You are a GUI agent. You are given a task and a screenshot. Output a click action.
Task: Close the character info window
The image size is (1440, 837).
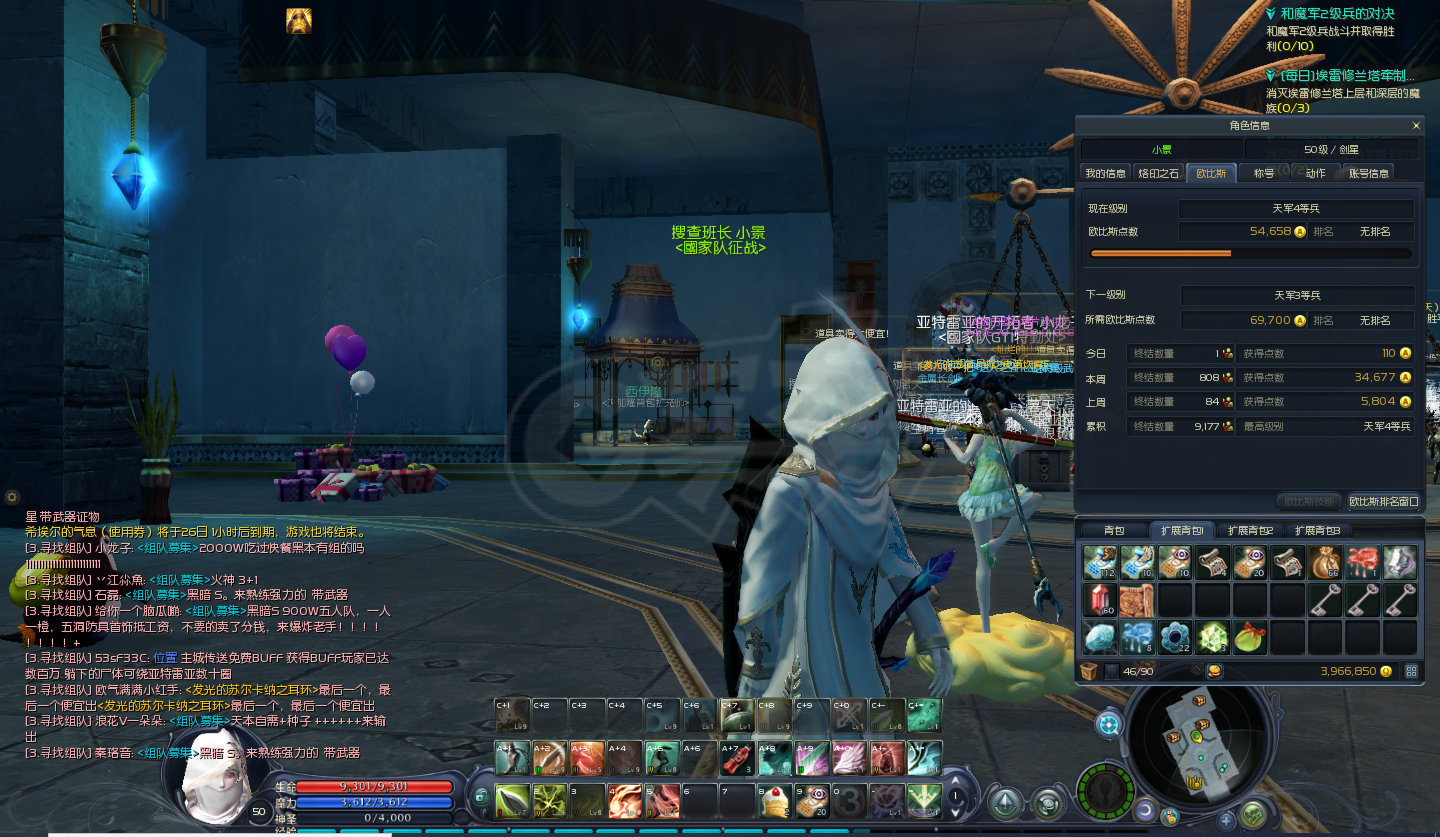pos(1416,126)
